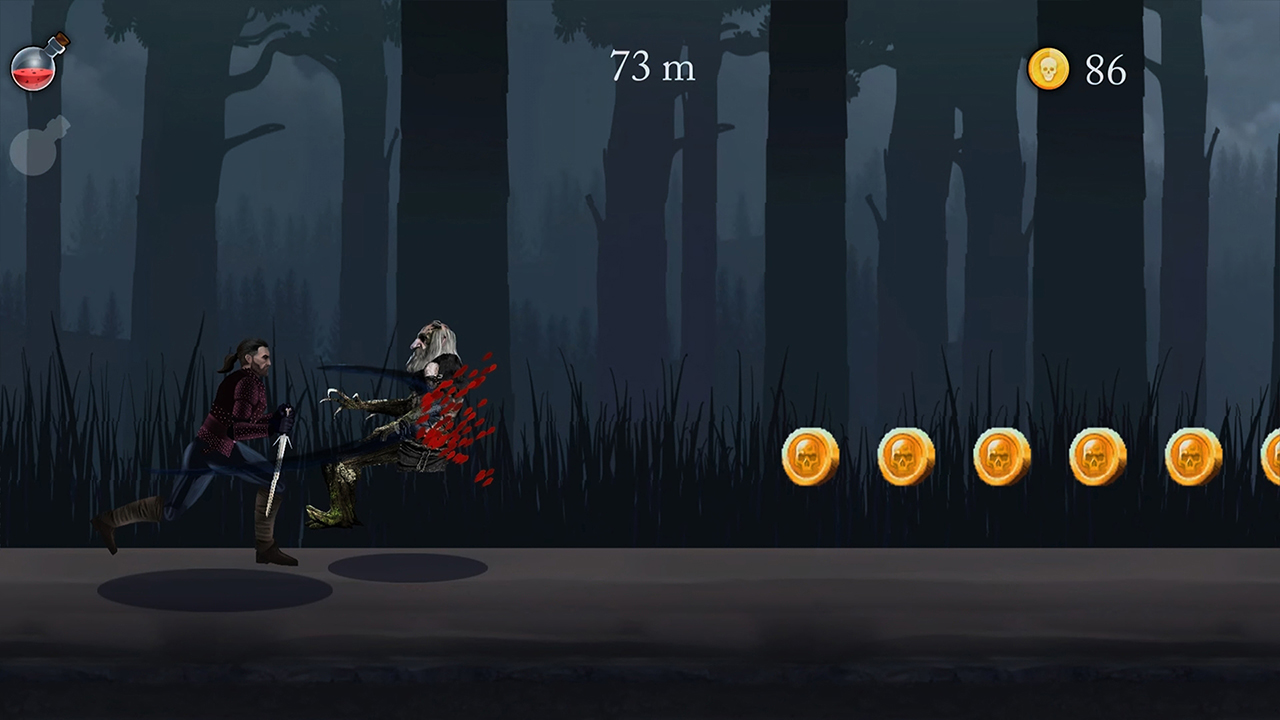Click the fourth skull coin in the row
The height and width of the screenshot is (720, 1280).
(1096, 457)
